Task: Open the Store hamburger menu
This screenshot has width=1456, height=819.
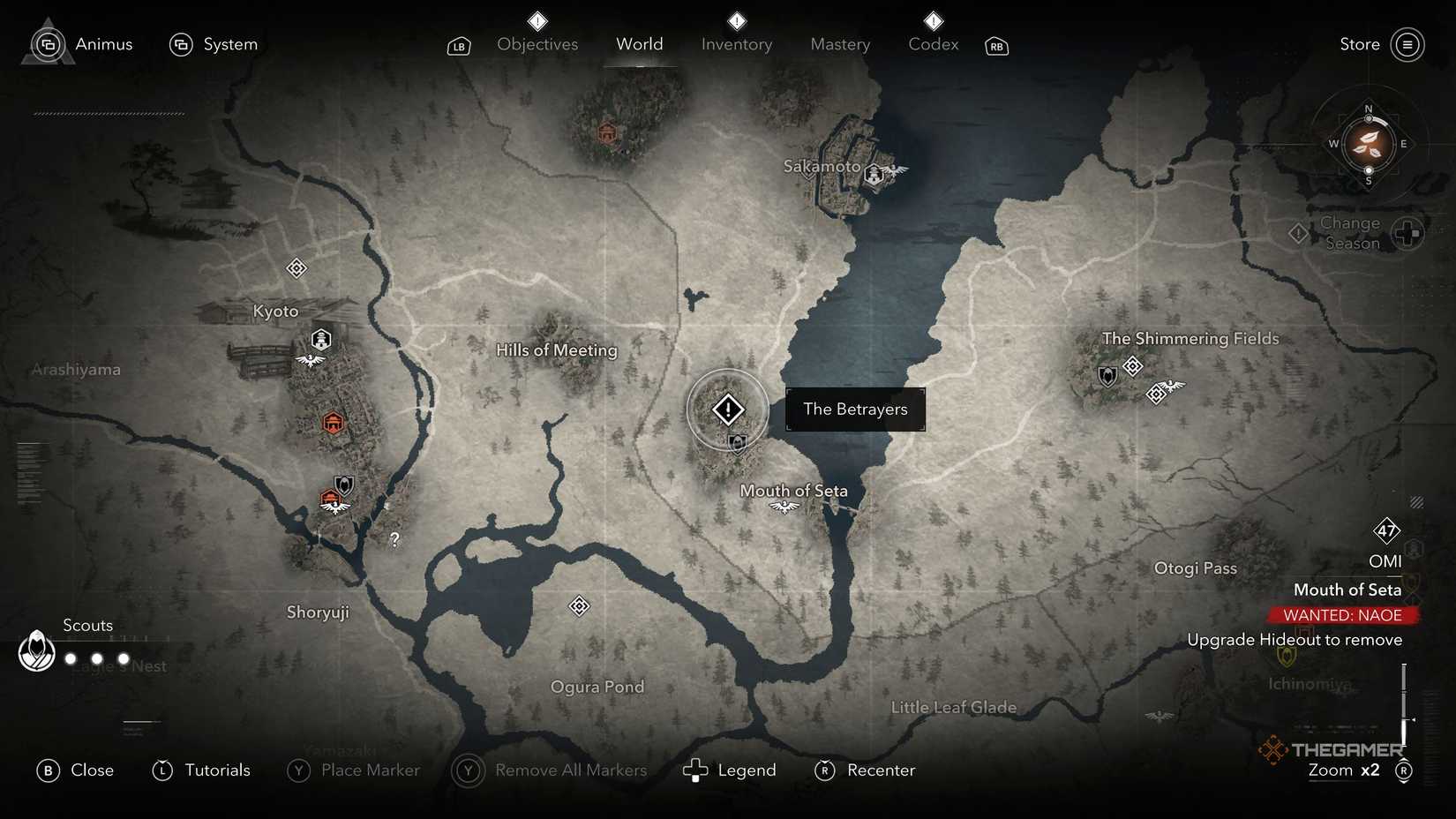Action: 1408,44
